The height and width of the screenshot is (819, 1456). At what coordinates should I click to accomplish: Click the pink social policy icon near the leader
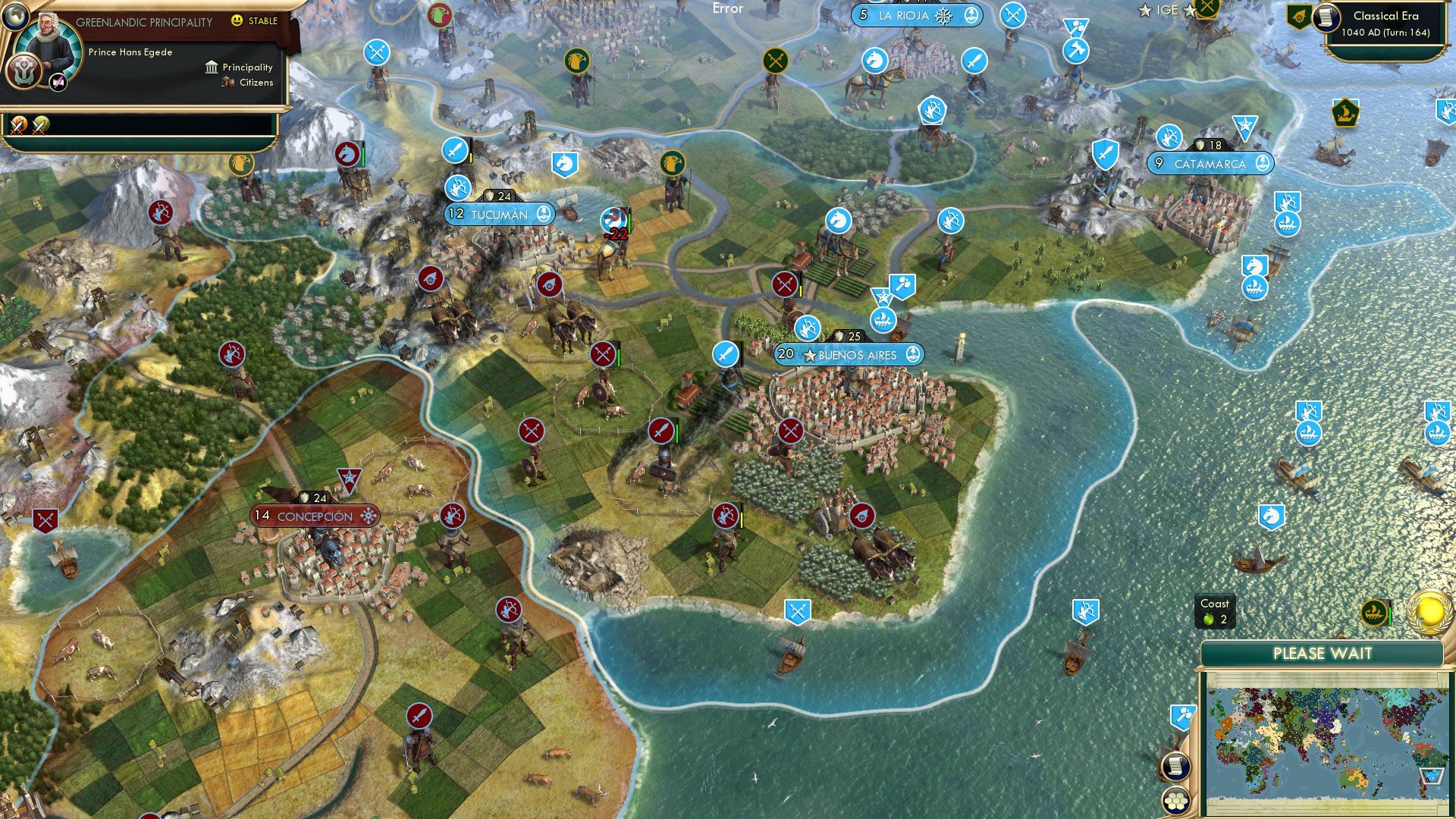[x=58, y=80]
